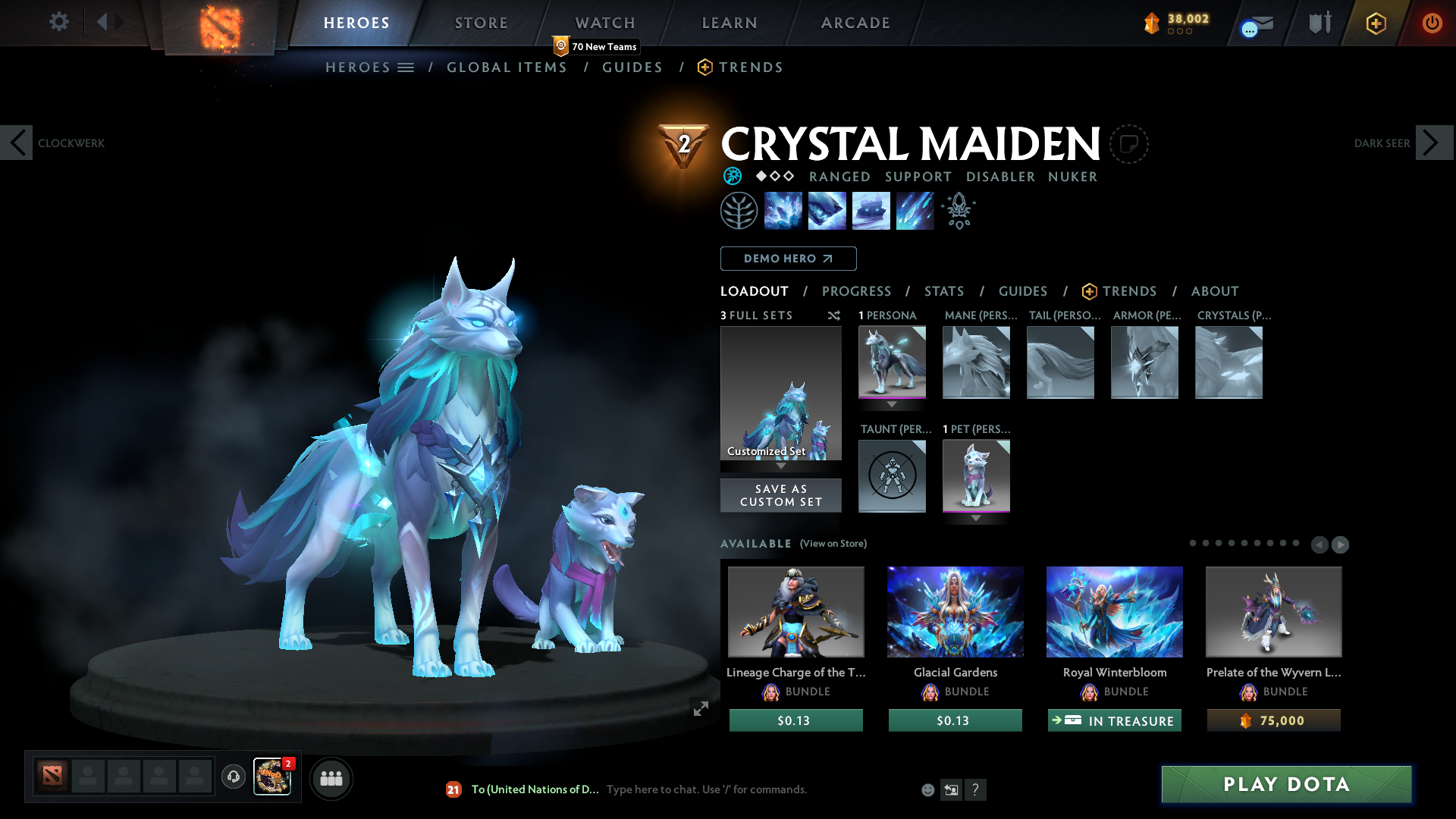Open Crystal Maiden's Freezing Field ability icon
1456x819 pixels.
coord(915,210)
